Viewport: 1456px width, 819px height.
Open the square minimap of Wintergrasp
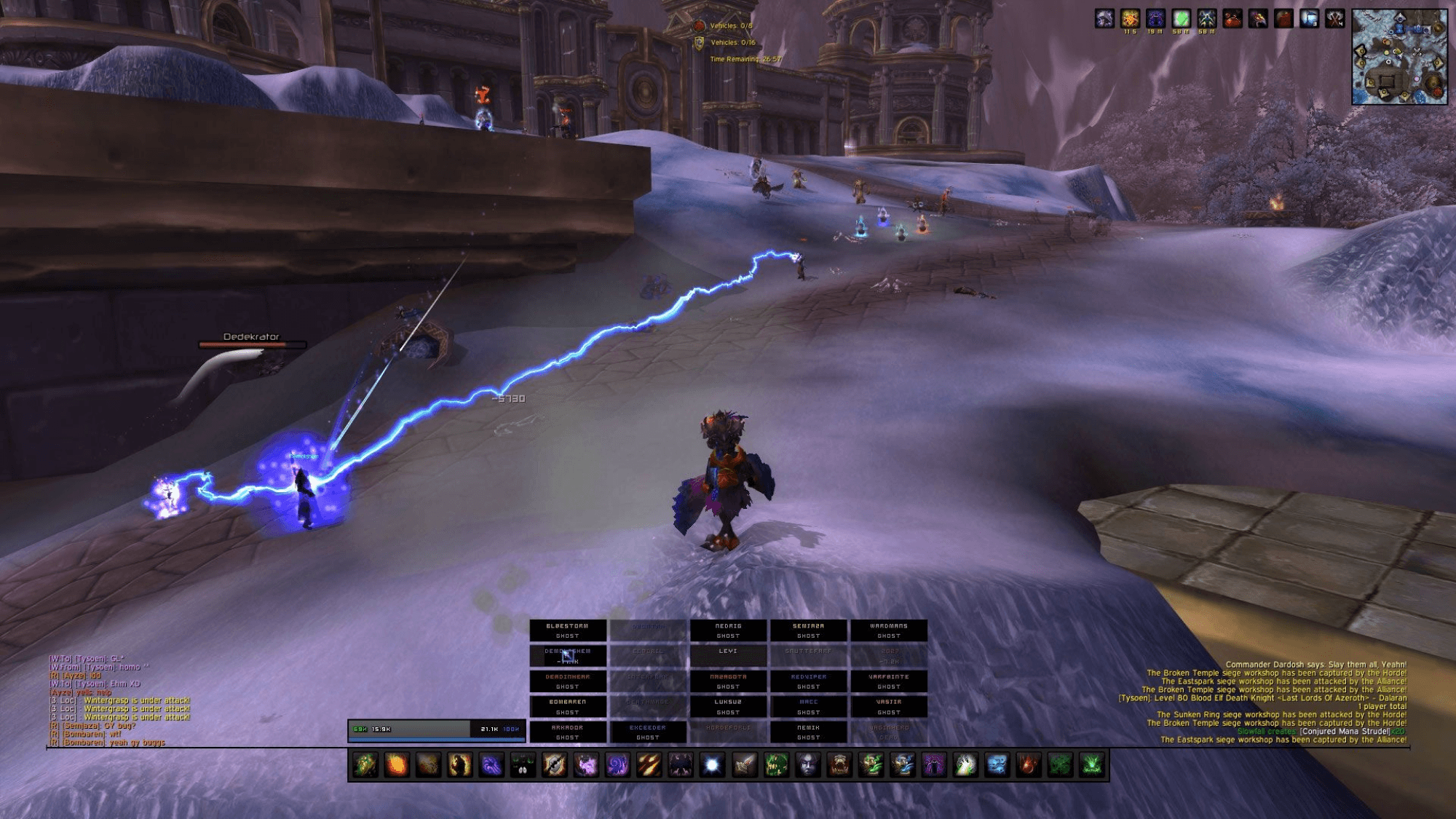click(x=1398, y=57)
